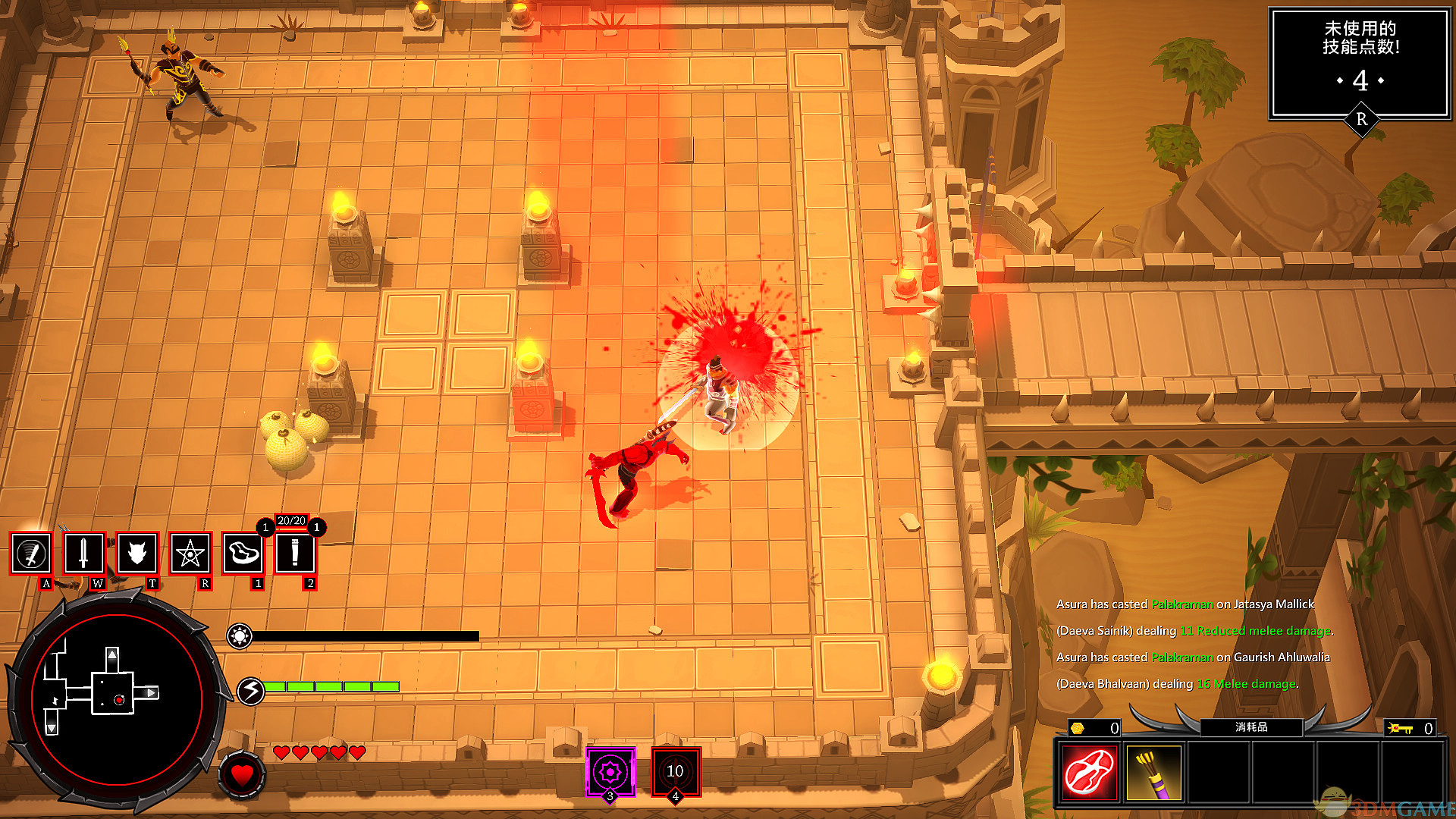Select the demon-head skill bound to T
Screen dimensions: 1456x819
[136, 554]
